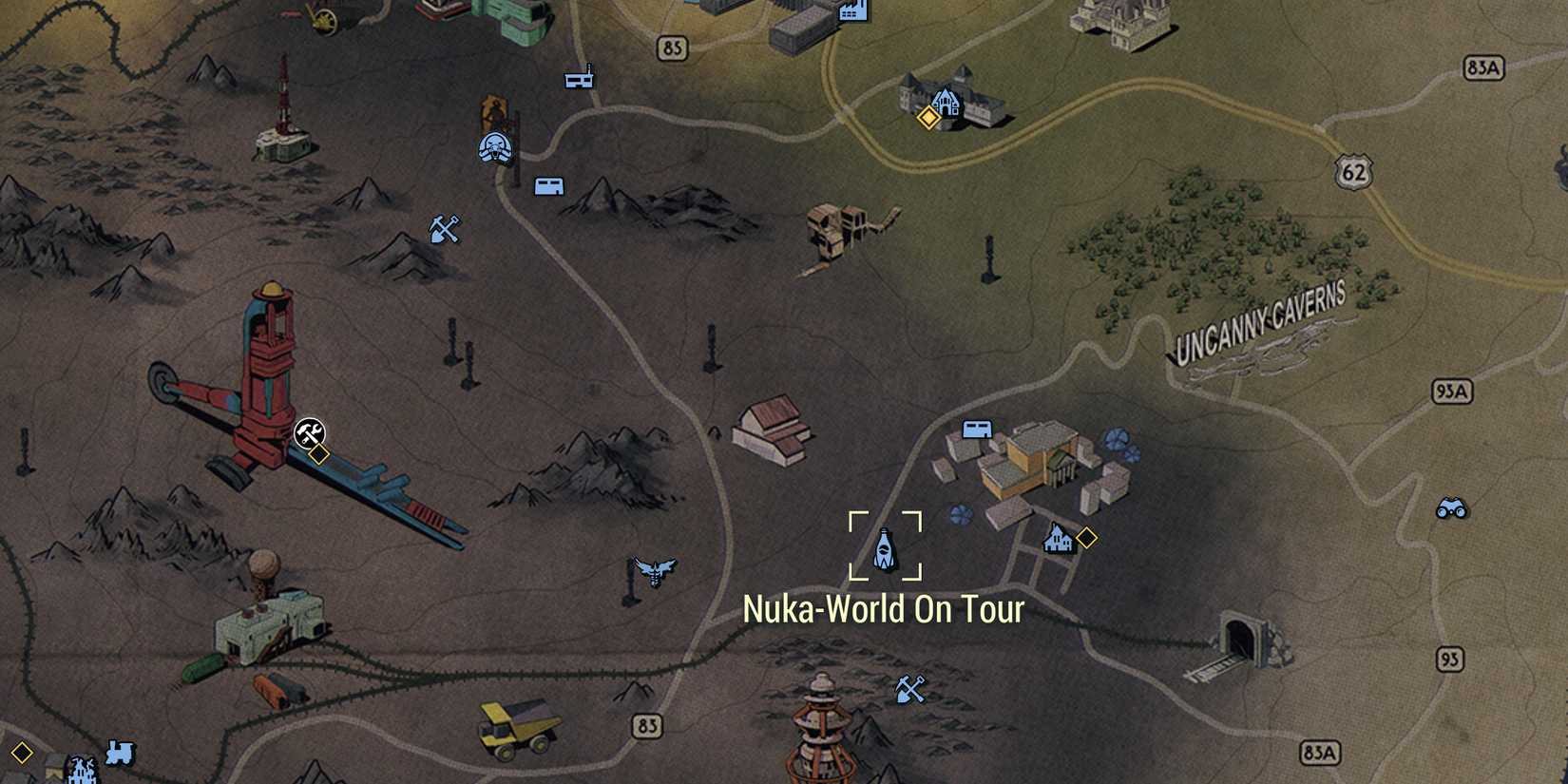This screenshot has width=1568, height=784.
Task: Click the Nuka-World On Tour text label
Action: 886,612
